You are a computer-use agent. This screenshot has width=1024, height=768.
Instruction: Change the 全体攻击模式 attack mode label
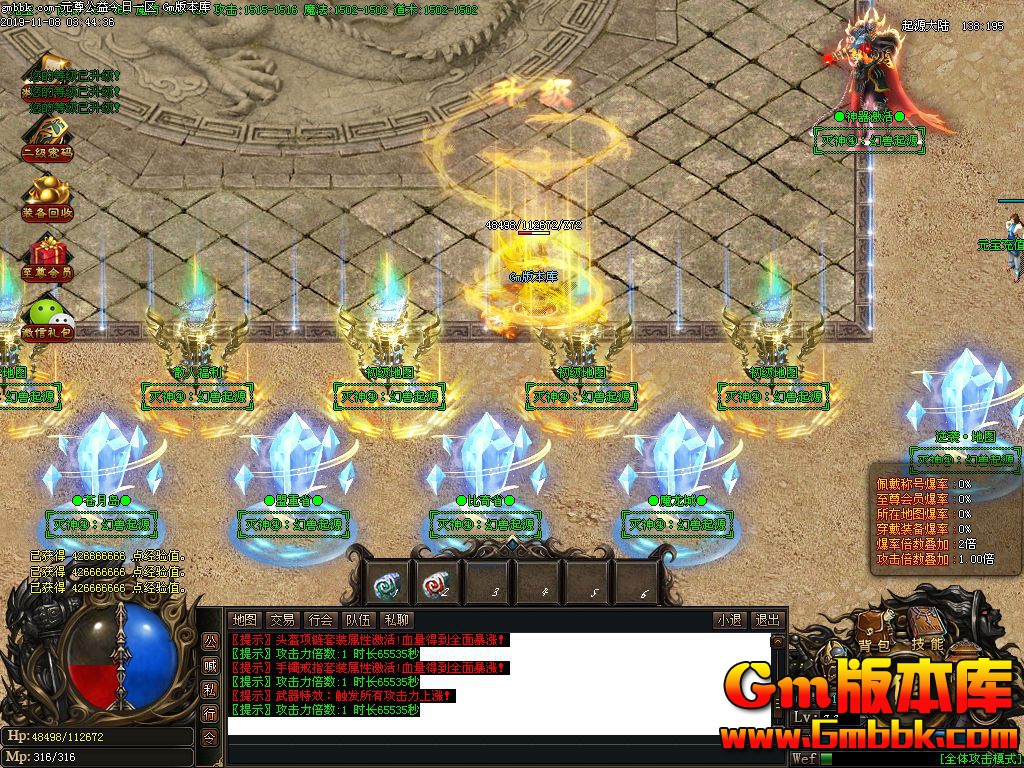pyautogui.click(x=978, y=759)
